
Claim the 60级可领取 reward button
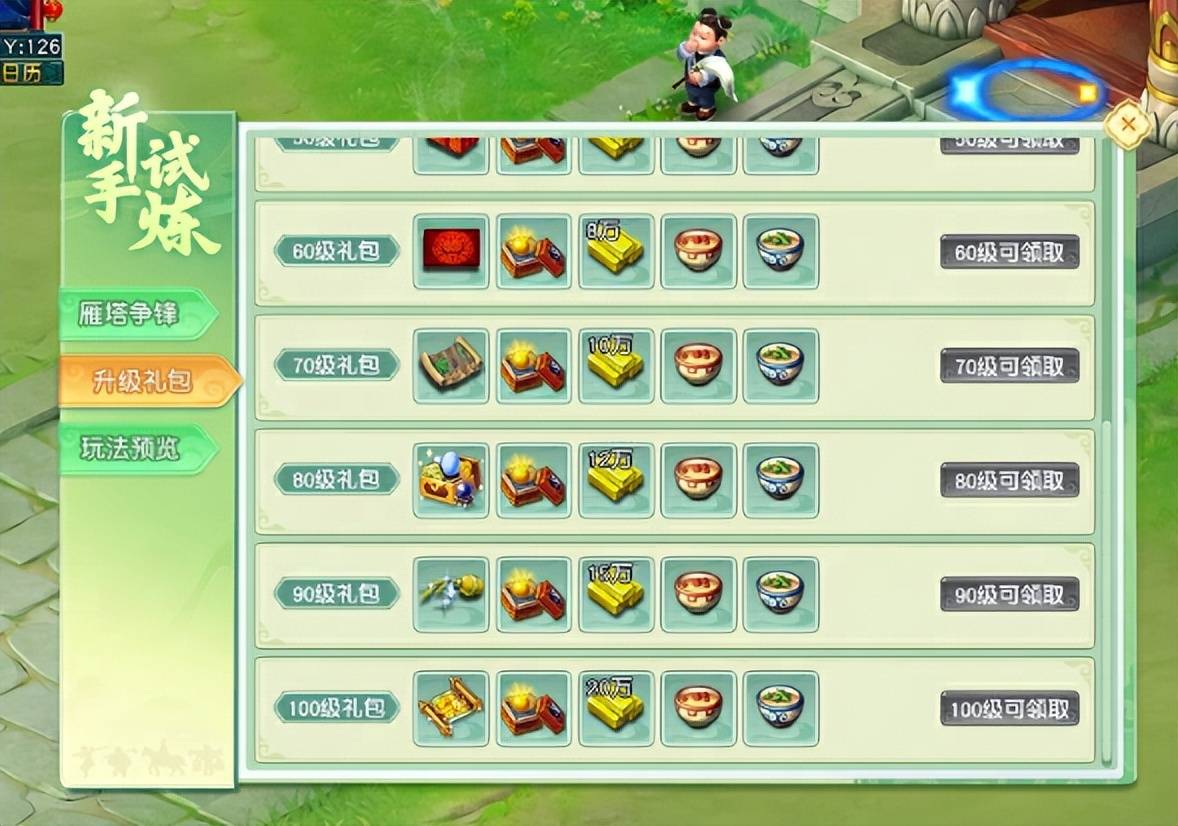[x=1009, y=252]
